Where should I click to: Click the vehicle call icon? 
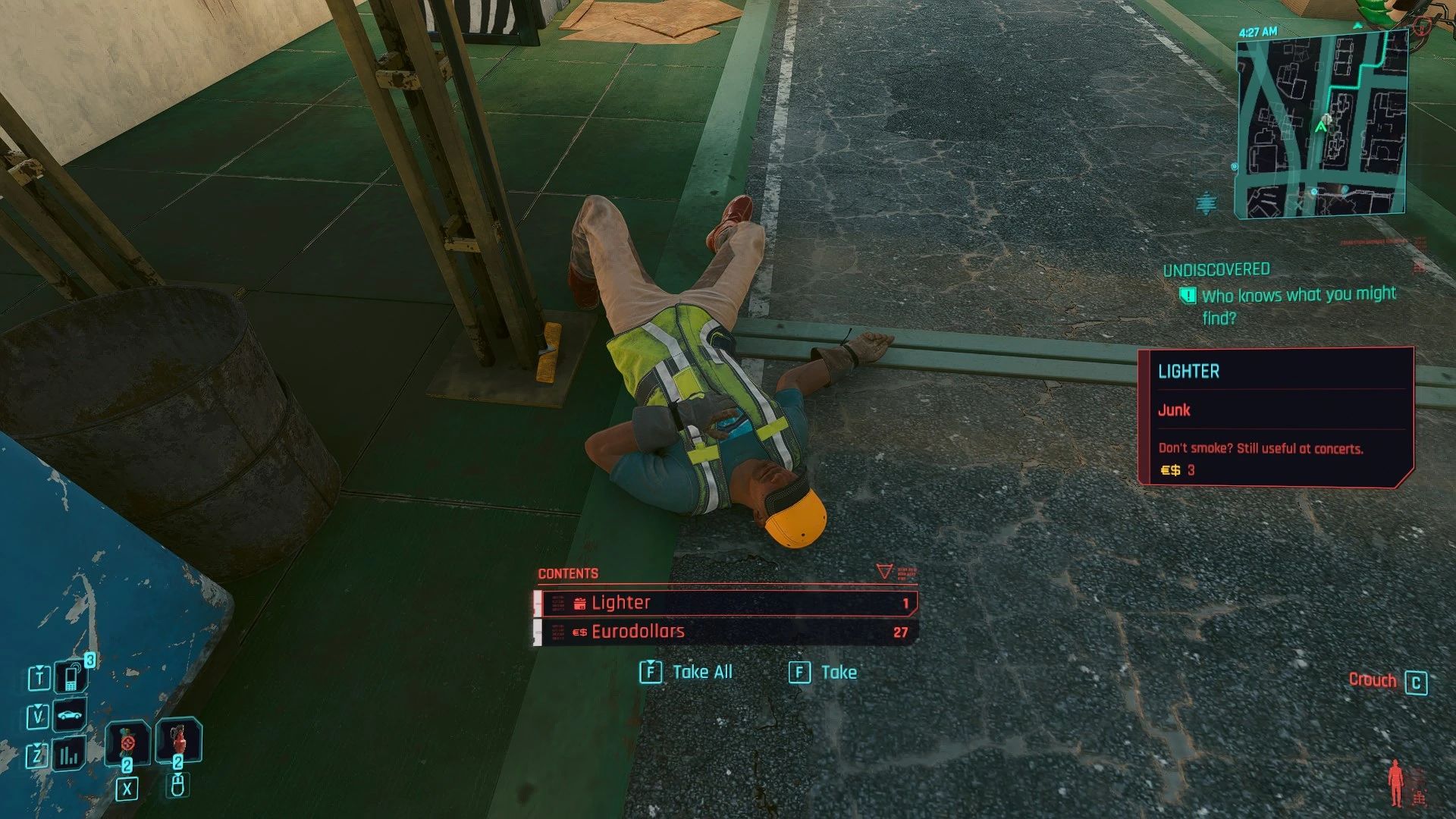tap(70, 714)
